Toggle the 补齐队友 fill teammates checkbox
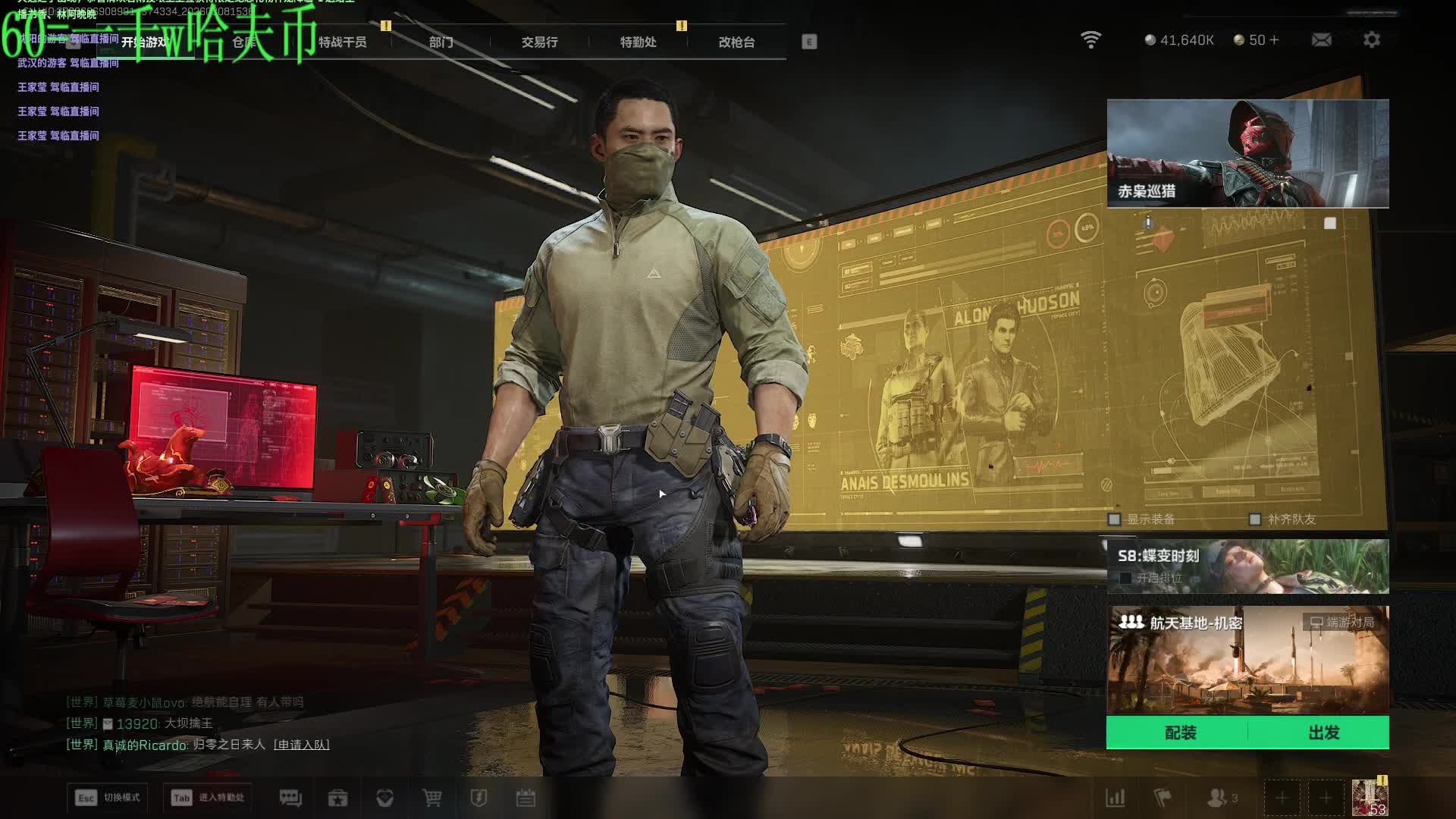 [1255, 519]
